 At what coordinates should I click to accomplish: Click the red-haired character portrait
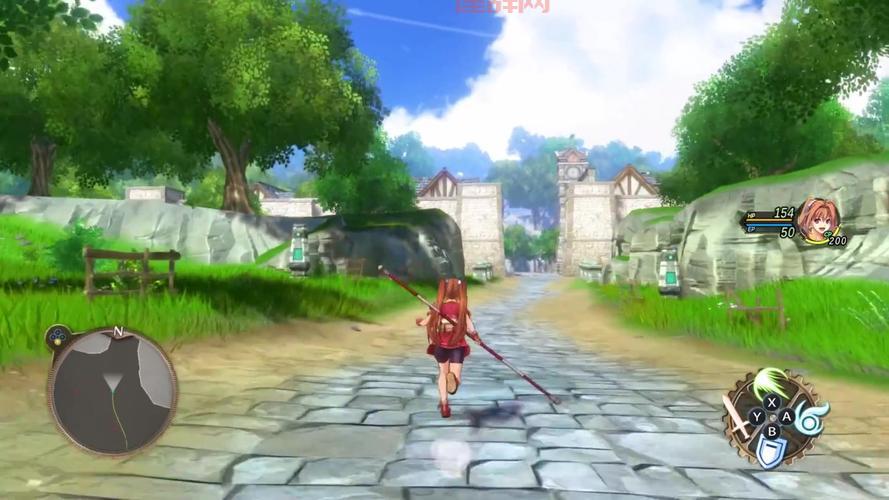click(x=817, y=218)
